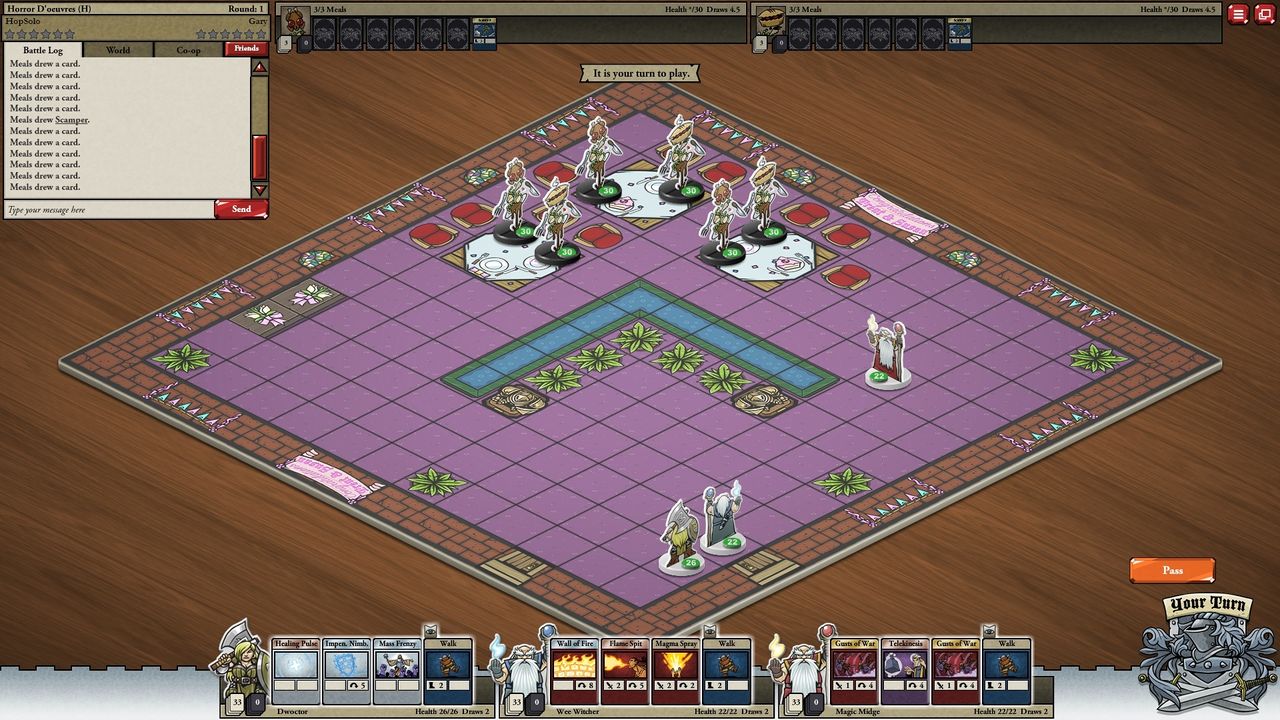
Task: Switch to the World chat tab
Action: pyautogui.click(x=118, y=50)
